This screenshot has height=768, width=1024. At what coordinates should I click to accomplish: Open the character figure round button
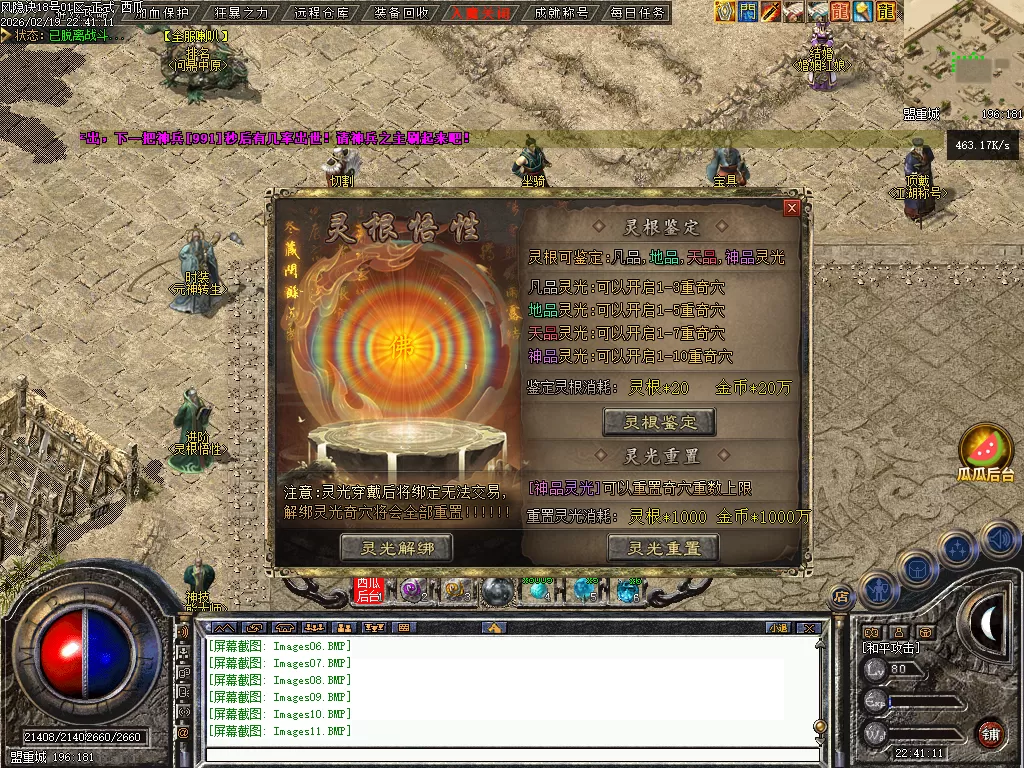point(877,590)
